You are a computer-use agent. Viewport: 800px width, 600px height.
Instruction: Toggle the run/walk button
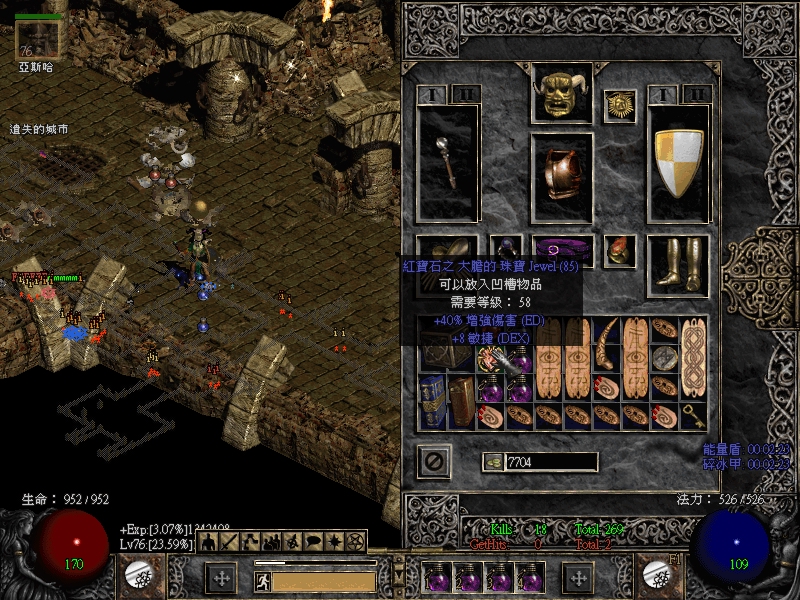(261, 579)
